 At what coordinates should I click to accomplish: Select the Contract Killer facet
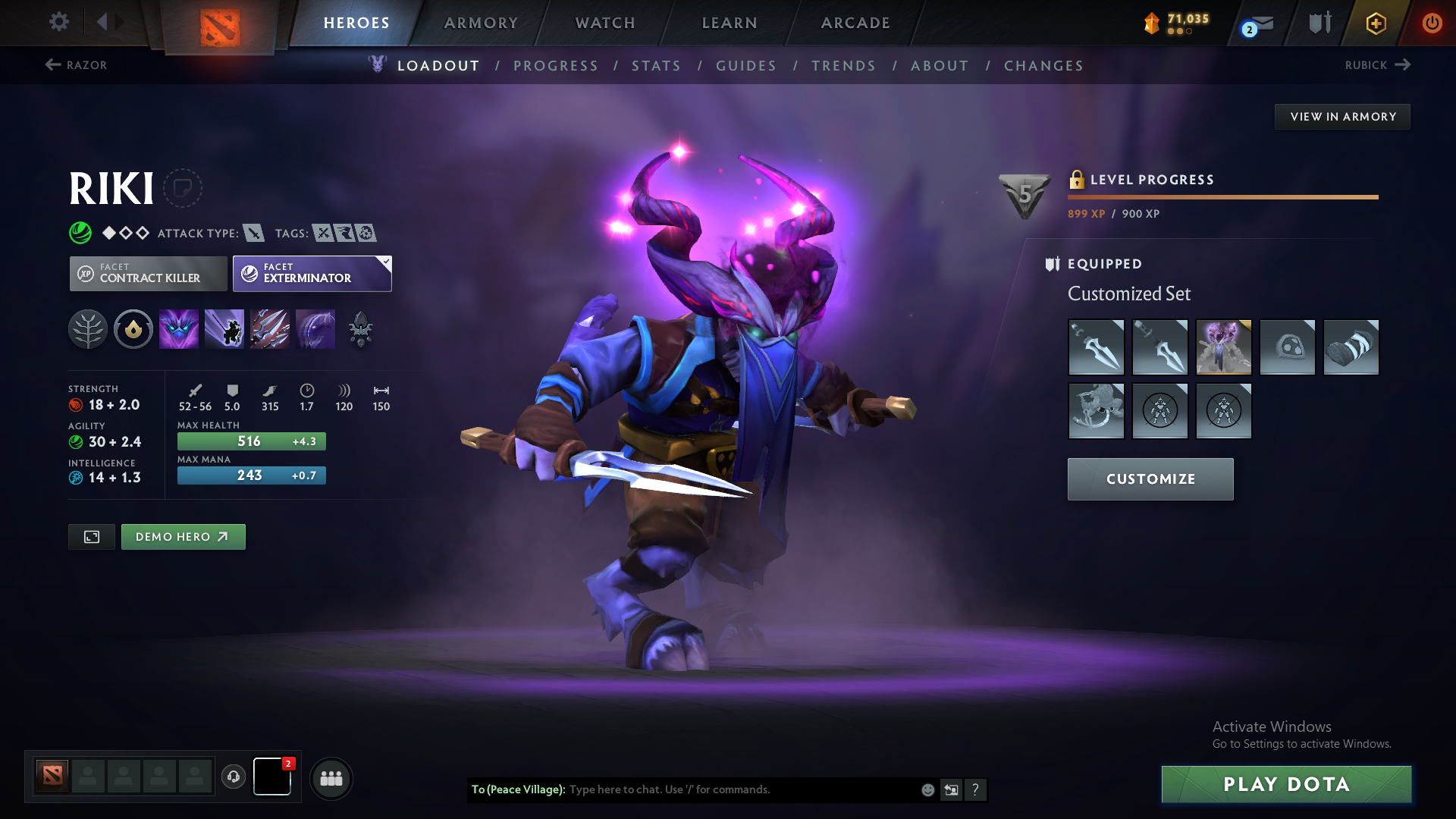(x=148, y=273)
